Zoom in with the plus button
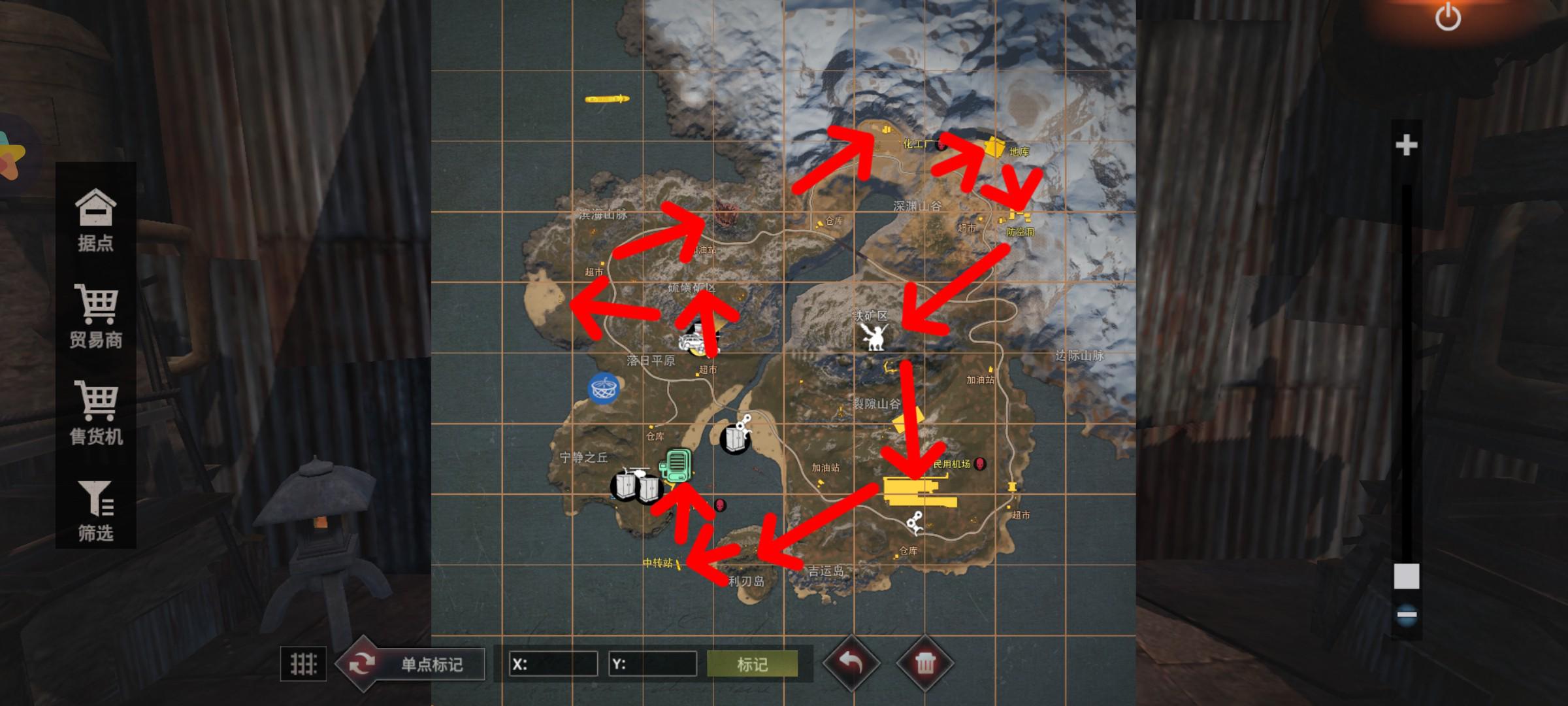Viewport: 1568px width, 706px height. click(x=1406, y=145)
